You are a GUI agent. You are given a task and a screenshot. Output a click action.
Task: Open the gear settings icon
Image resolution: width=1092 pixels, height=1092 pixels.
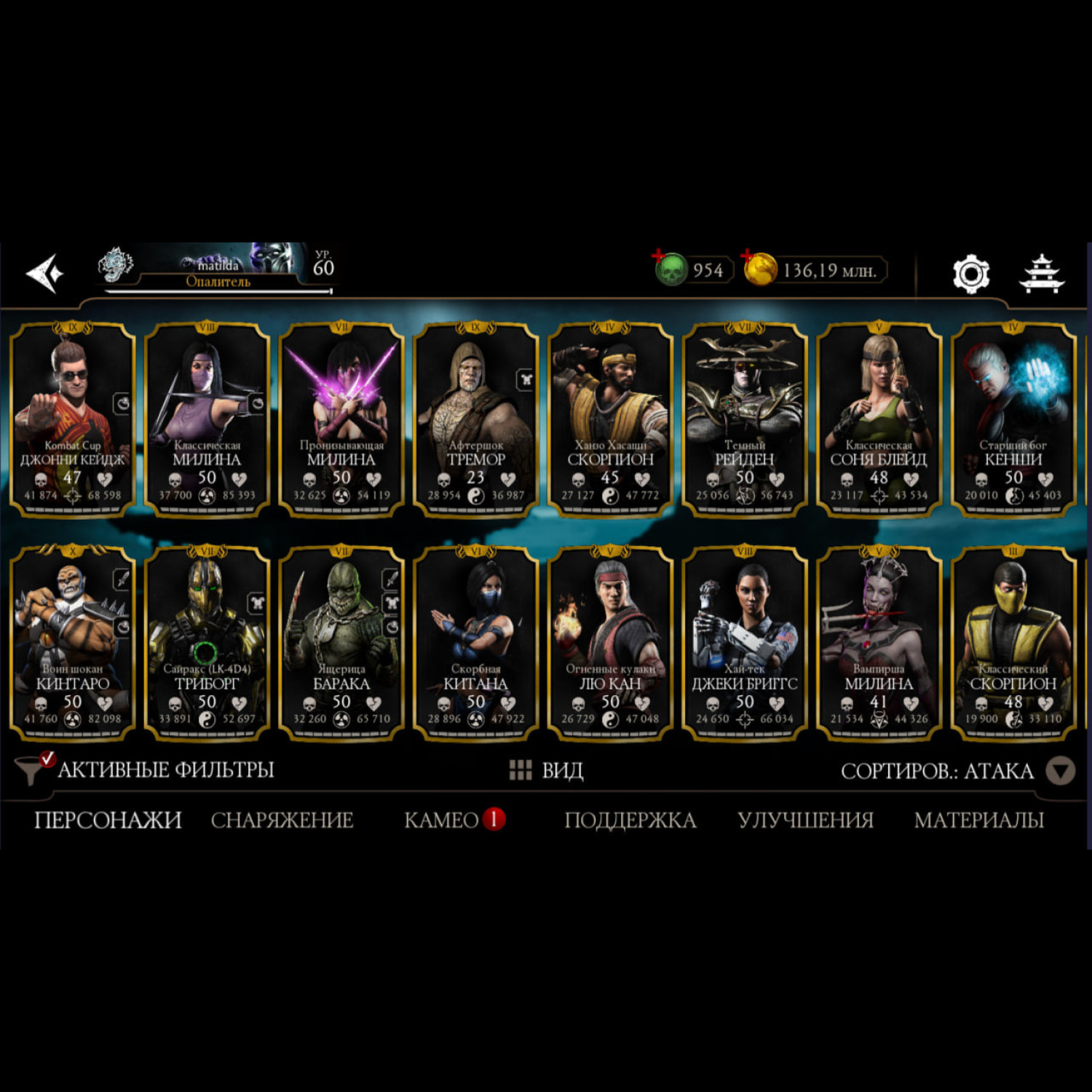pos(970,274)
